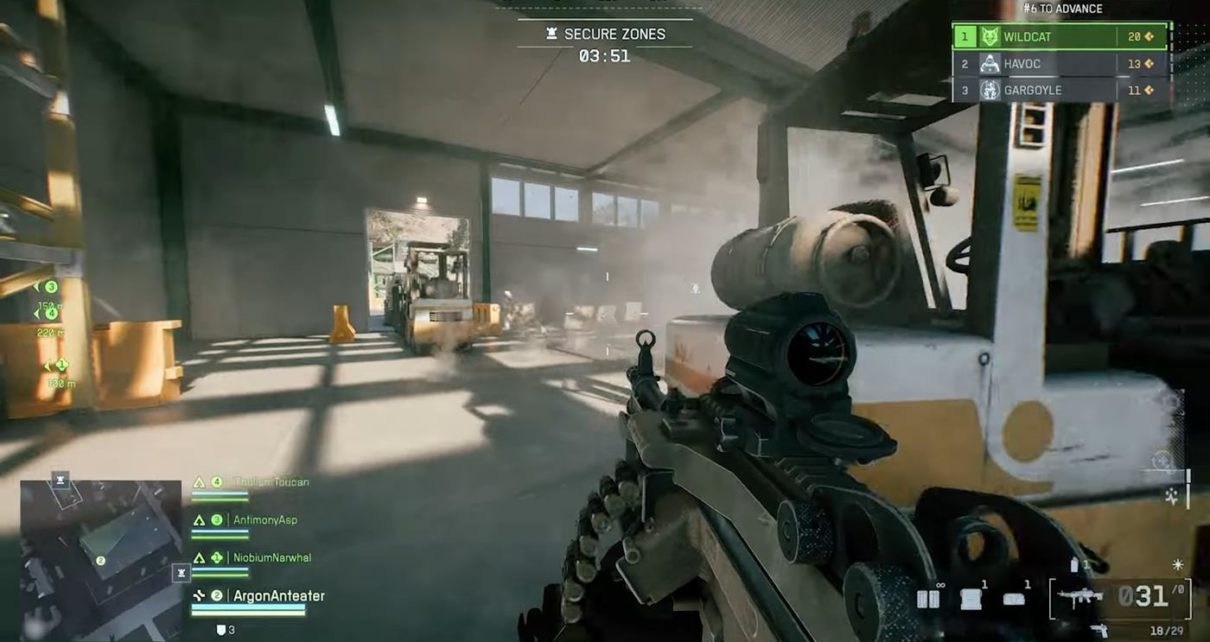Select squadmate AntimonyAsp in the squad list

[264, 520]
